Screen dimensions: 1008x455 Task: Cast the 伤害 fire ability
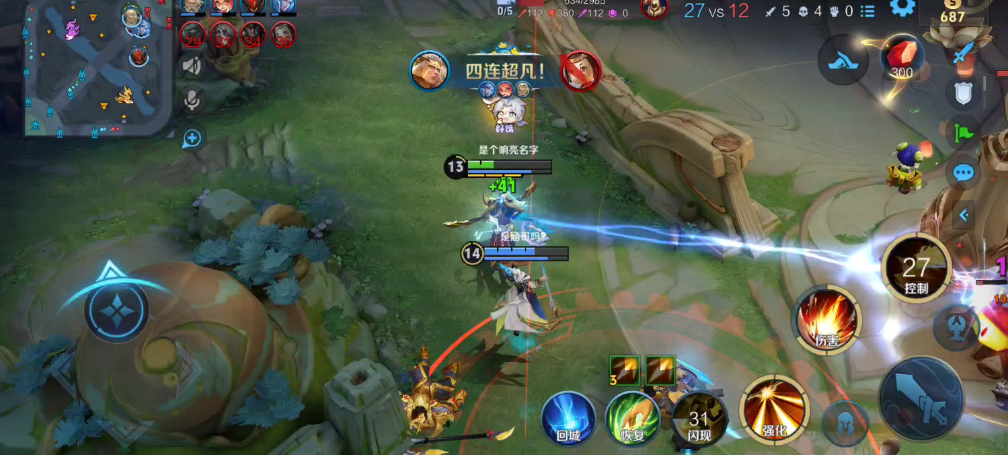827,320
